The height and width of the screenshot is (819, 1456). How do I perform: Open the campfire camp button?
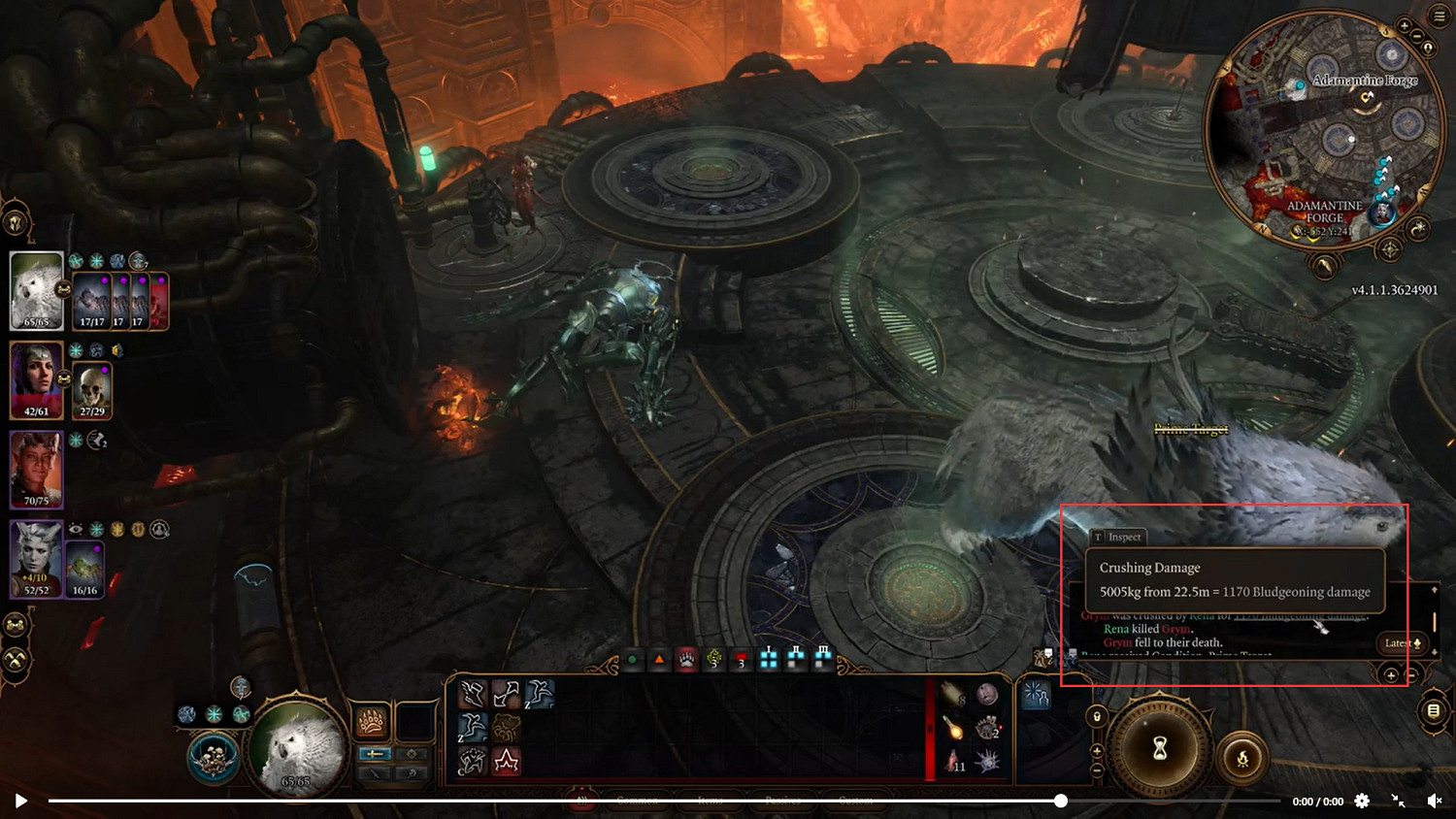[x=1242, y=759]
